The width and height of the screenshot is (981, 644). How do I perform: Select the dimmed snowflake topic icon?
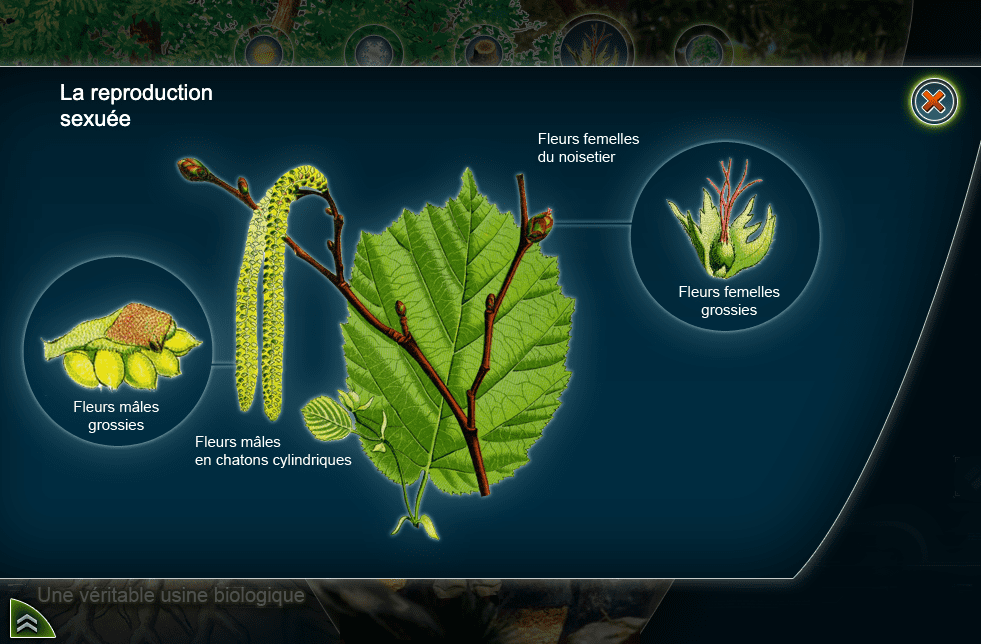pyautogui.click(x=374, y=48)
